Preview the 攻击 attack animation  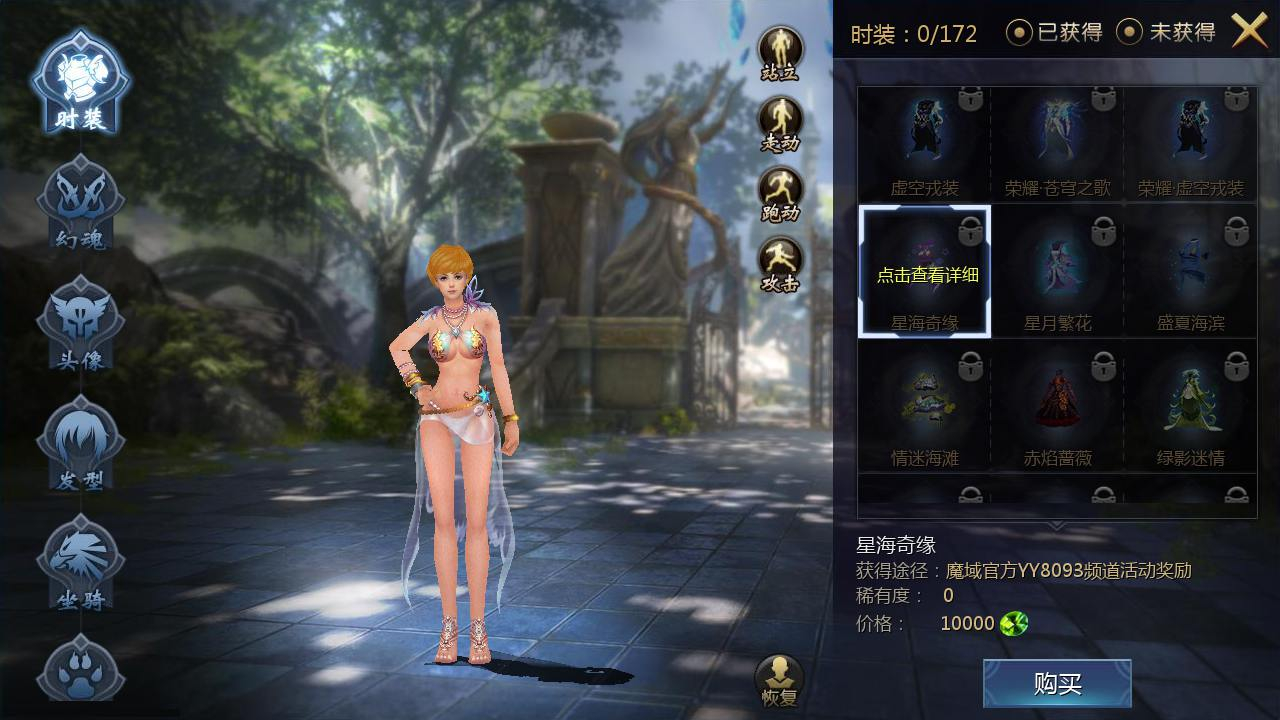coord(780,262)
